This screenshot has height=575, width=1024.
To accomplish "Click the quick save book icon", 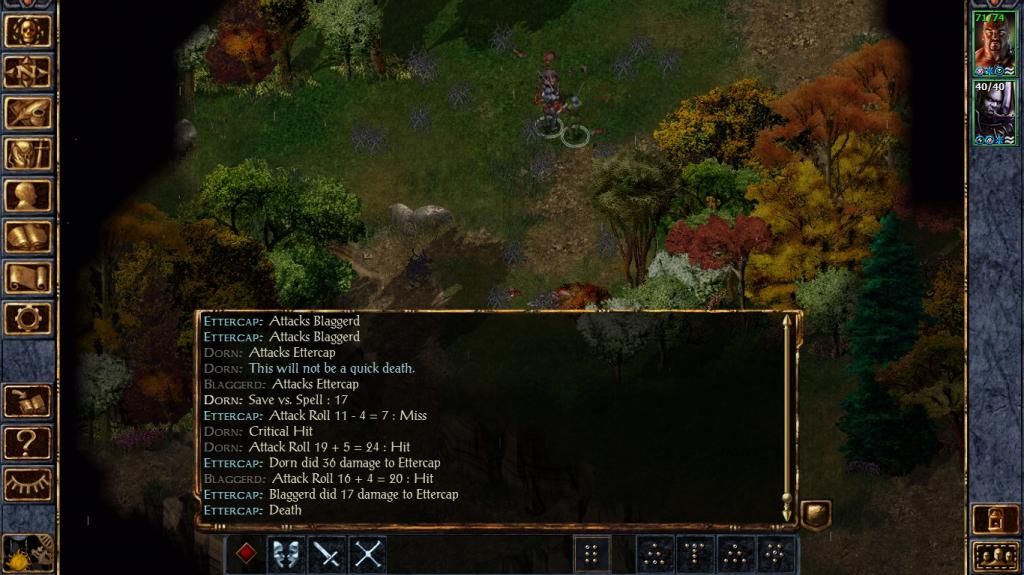I will coord(27,401).
